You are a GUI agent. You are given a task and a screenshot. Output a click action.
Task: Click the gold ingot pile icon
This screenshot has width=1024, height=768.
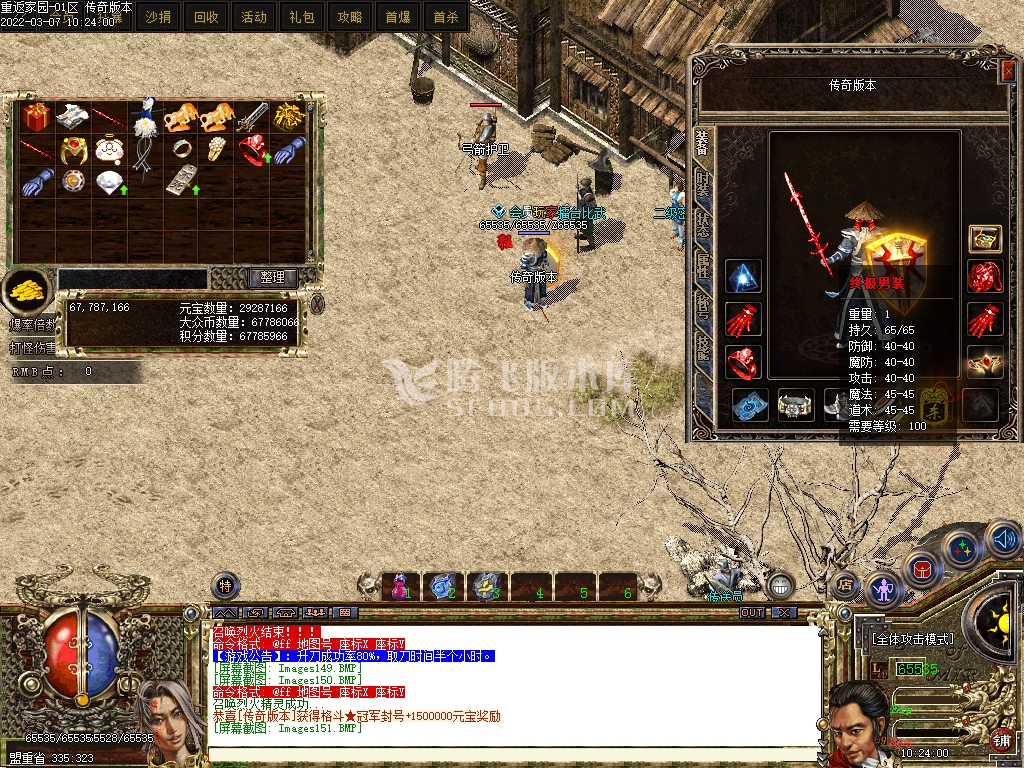[x=28, y=289]
